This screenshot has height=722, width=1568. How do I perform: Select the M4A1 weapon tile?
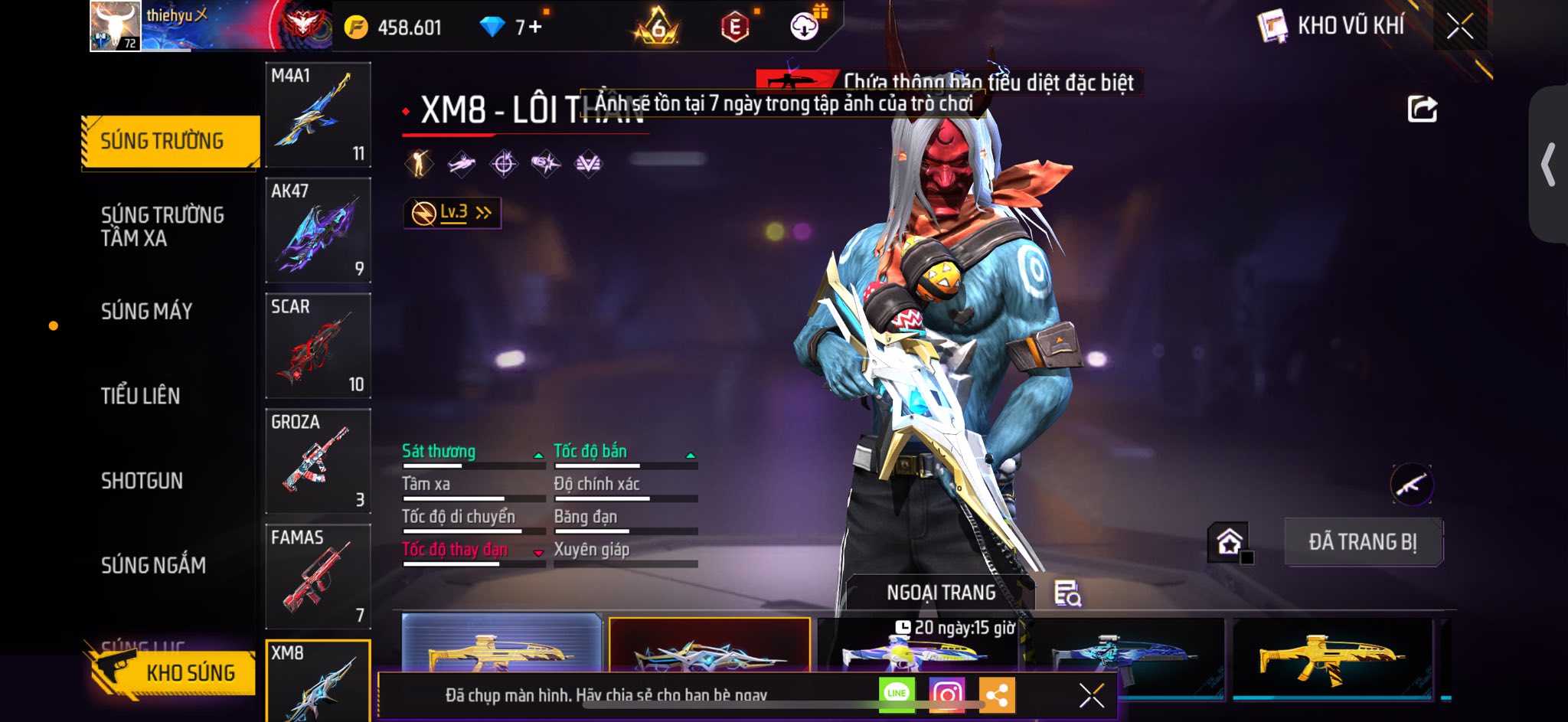318,115
